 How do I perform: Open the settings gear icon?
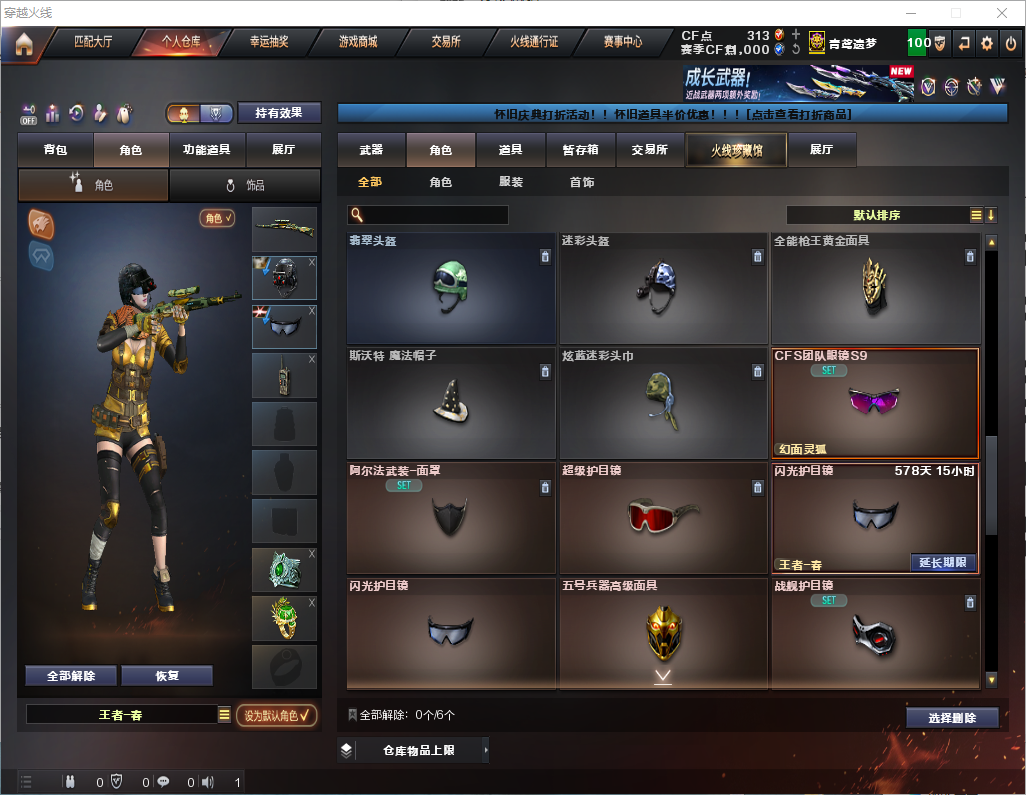(987, 43)
